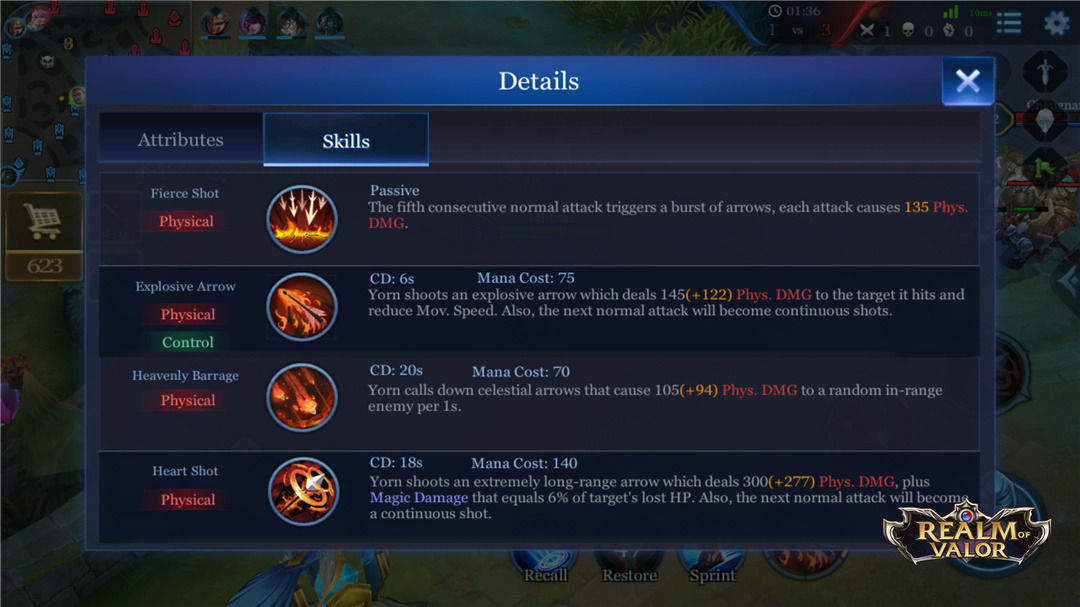1080x607 pixels.
Task: Click the minimap in the corner
Action: 40,90
